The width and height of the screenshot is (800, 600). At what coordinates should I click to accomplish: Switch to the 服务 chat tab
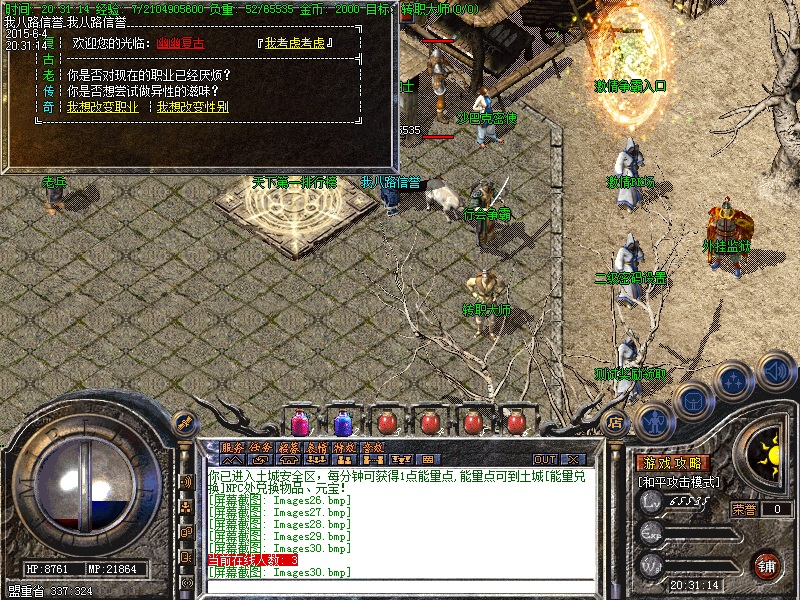click(232, 448)
